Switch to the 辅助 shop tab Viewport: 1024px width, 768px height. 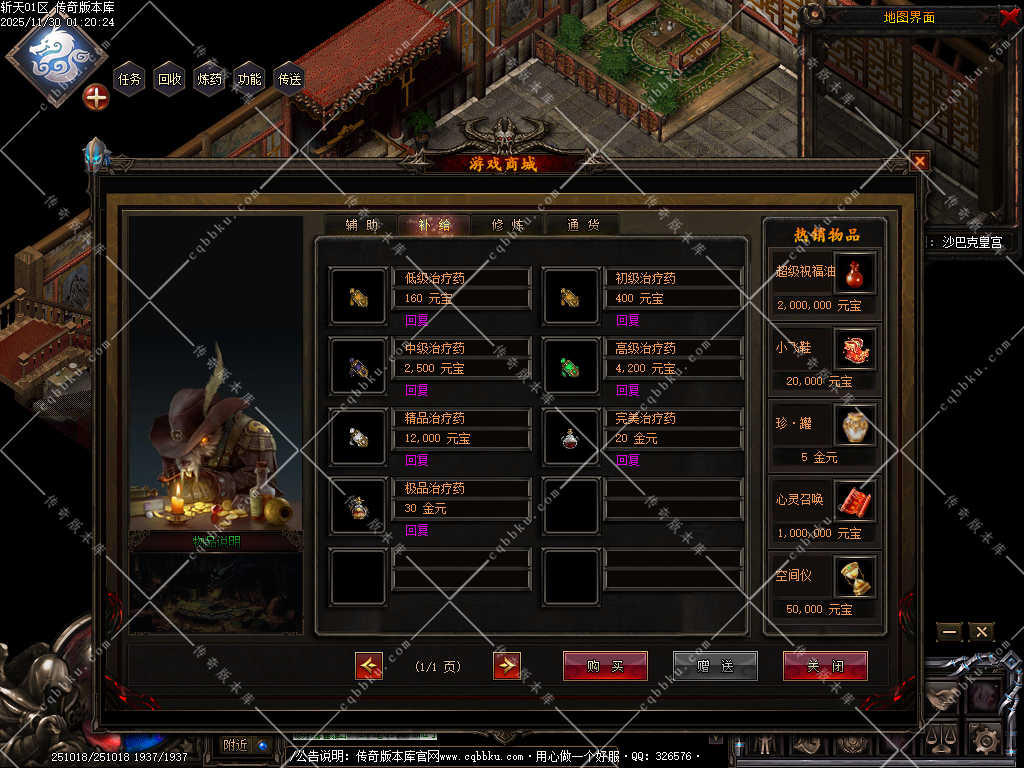(x=362, y=225)
